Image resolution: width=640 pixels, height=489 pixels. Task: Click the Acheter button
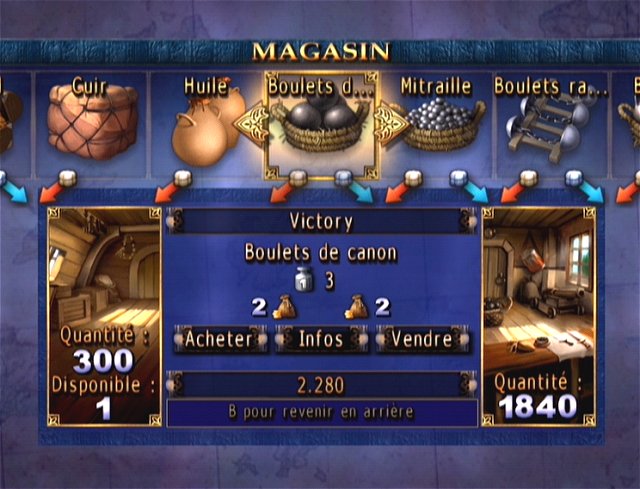pyautogui.click(x=219, y=339)
